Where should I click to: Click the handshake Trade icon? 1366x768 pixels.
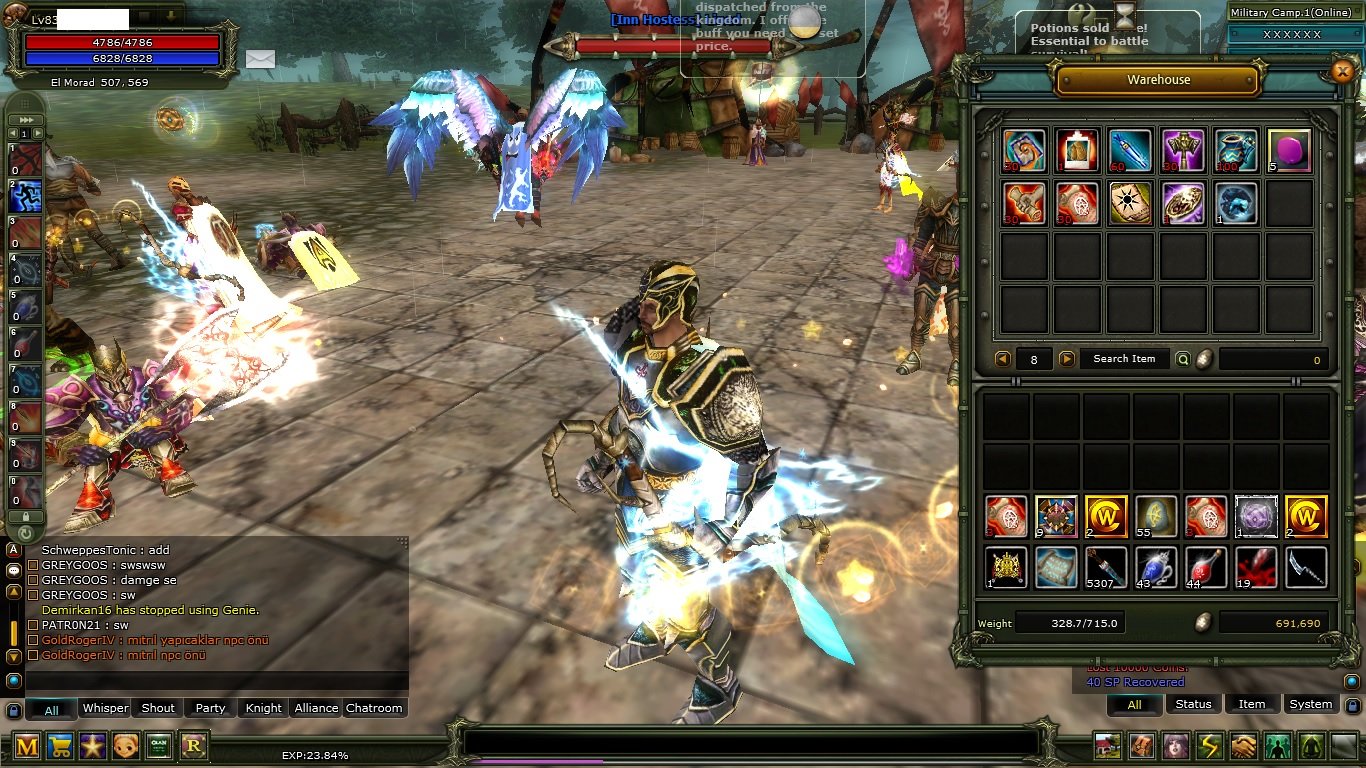point(1243,746)
